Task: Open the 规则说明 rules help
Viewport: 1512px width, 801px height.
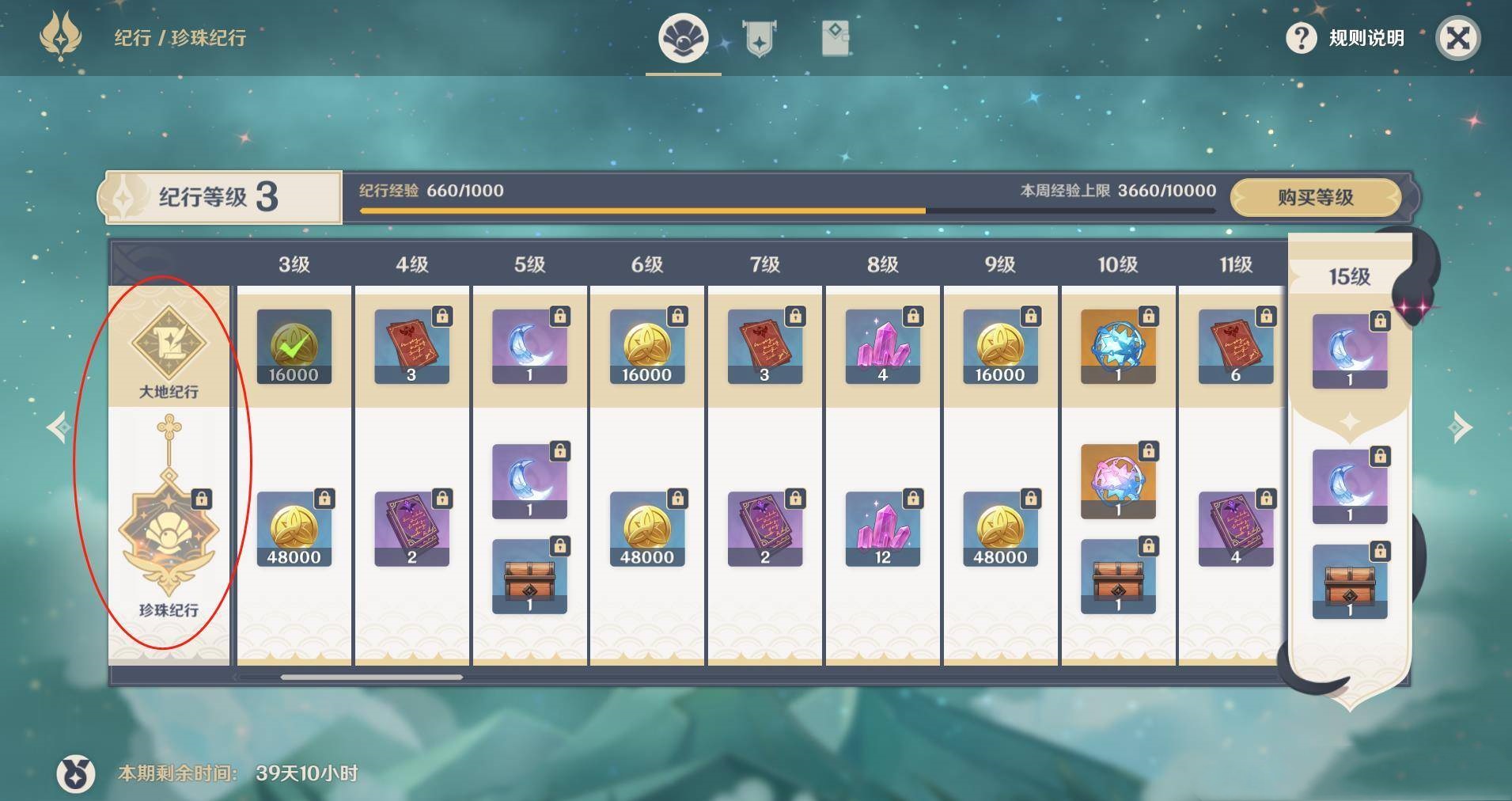Action: coord(1346,38)
